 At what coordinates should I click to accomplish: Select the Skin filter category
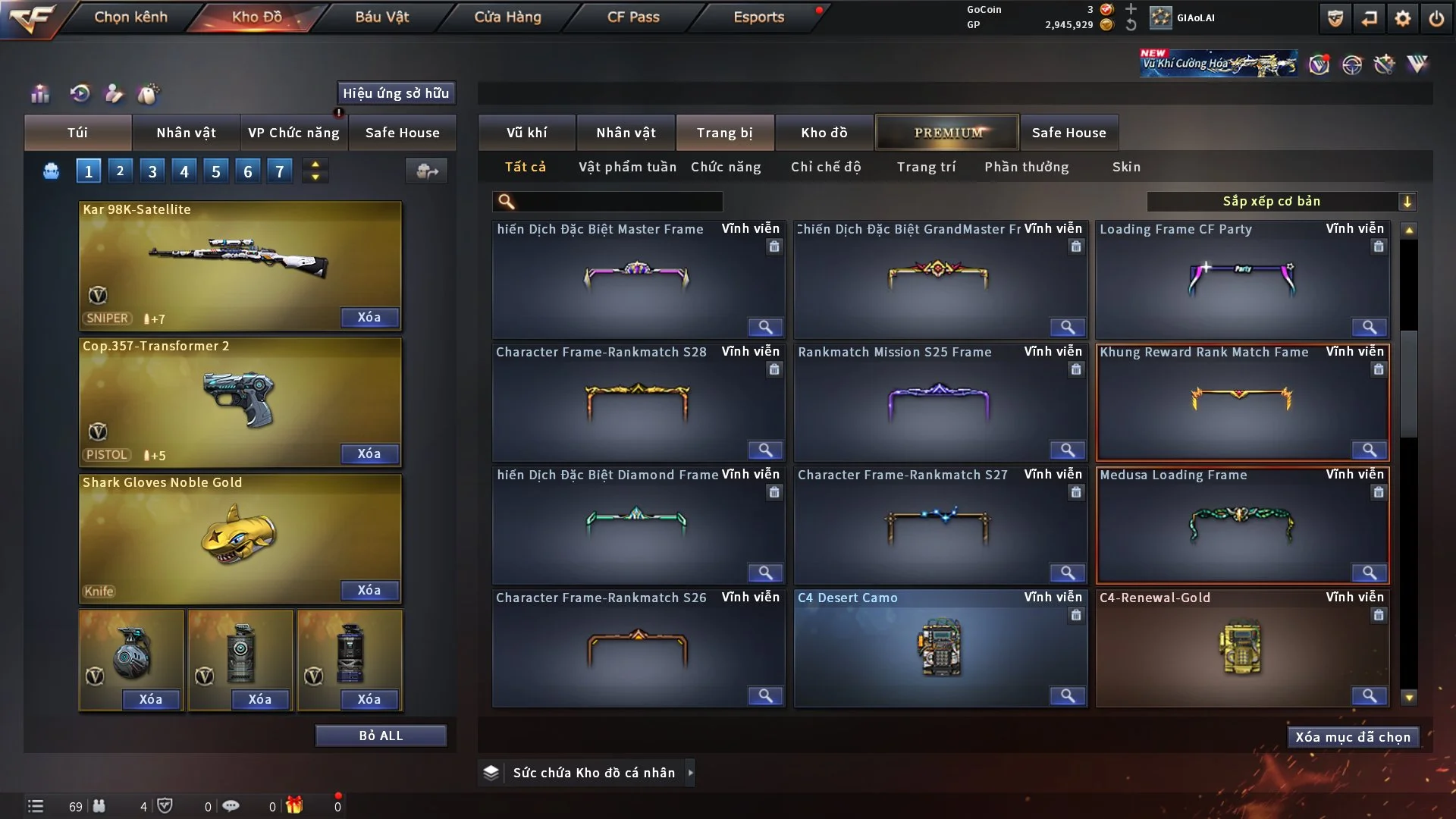(1126, 167)
